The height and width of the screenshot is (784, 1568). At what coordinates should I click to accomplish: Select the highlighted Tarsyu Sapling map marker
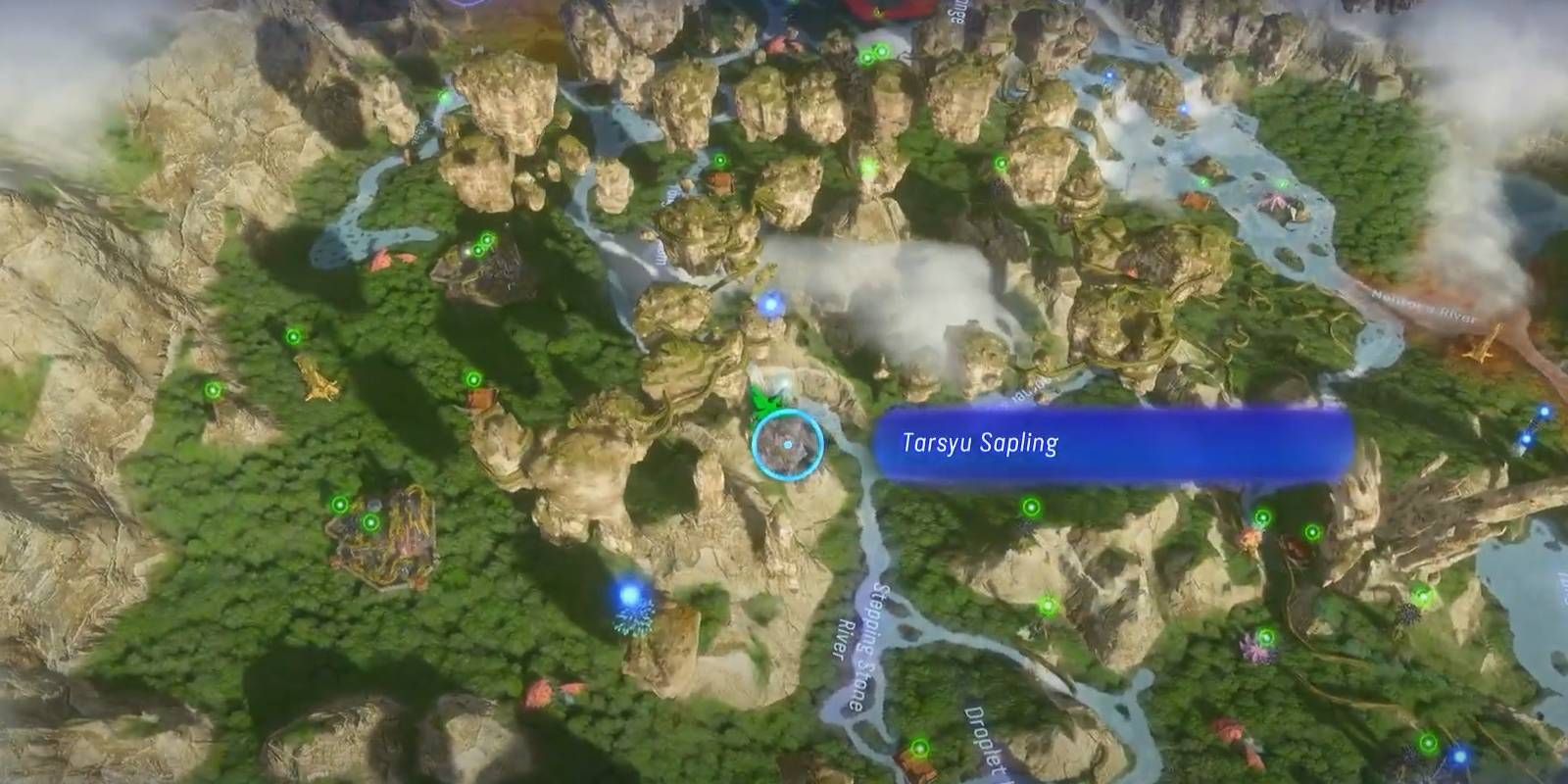(786, 446)
